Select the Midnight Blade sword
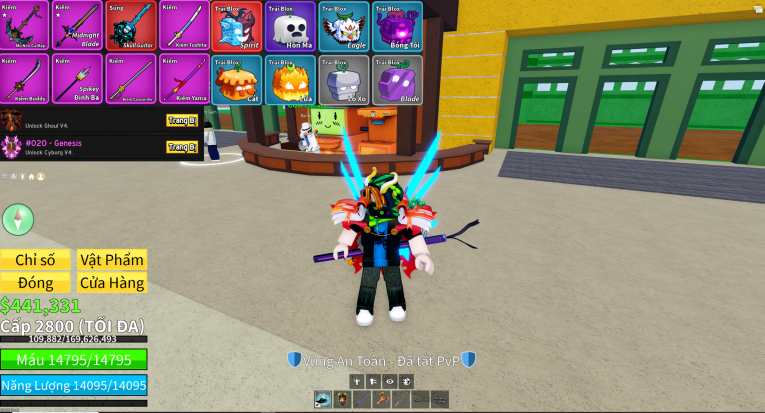 [77, 26]
